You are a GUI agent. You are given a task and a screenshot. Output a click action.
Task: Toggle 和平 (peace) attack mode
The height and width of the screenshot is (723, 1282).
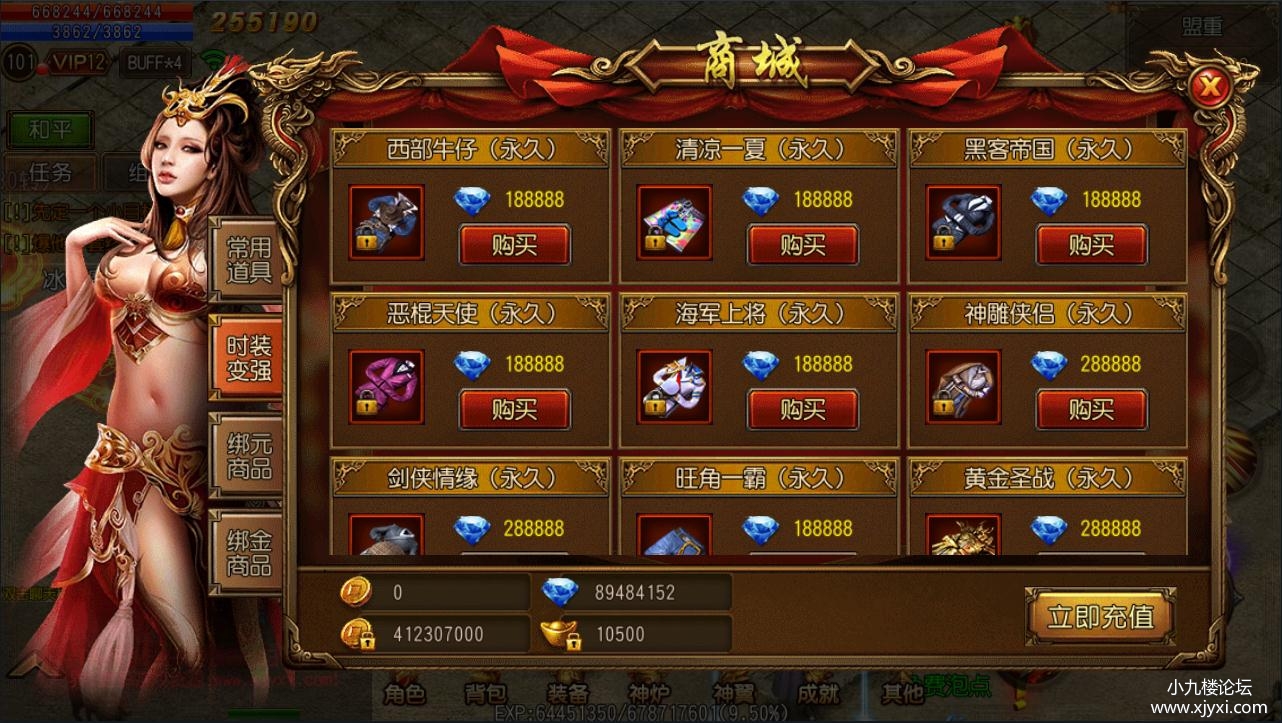[49, 130]
